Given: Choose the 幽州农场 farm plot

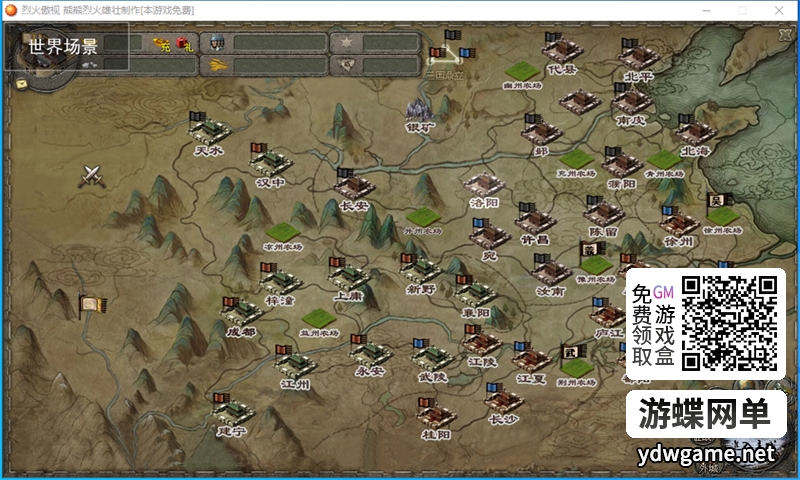Looking at the screenshot, I should coord(521,72).
